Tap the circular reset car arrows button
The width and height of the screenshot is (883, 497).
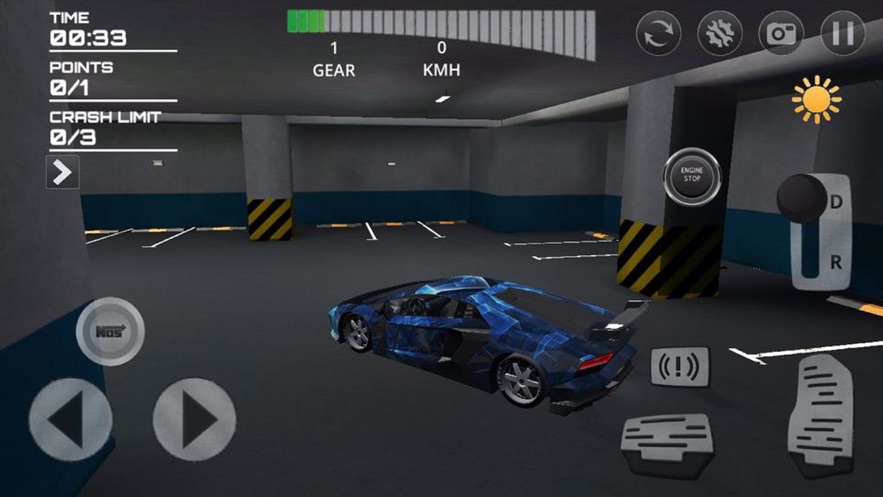point(659,34)
